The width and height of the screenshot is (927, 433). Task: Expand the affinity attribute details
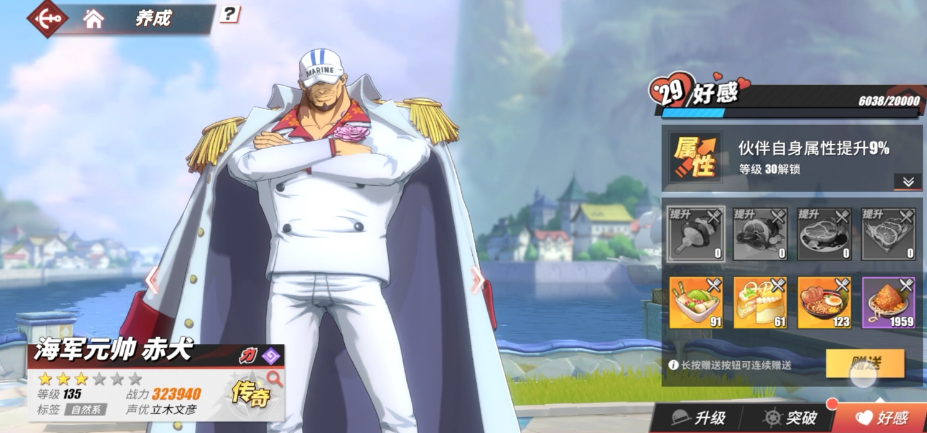click(908, 181)
